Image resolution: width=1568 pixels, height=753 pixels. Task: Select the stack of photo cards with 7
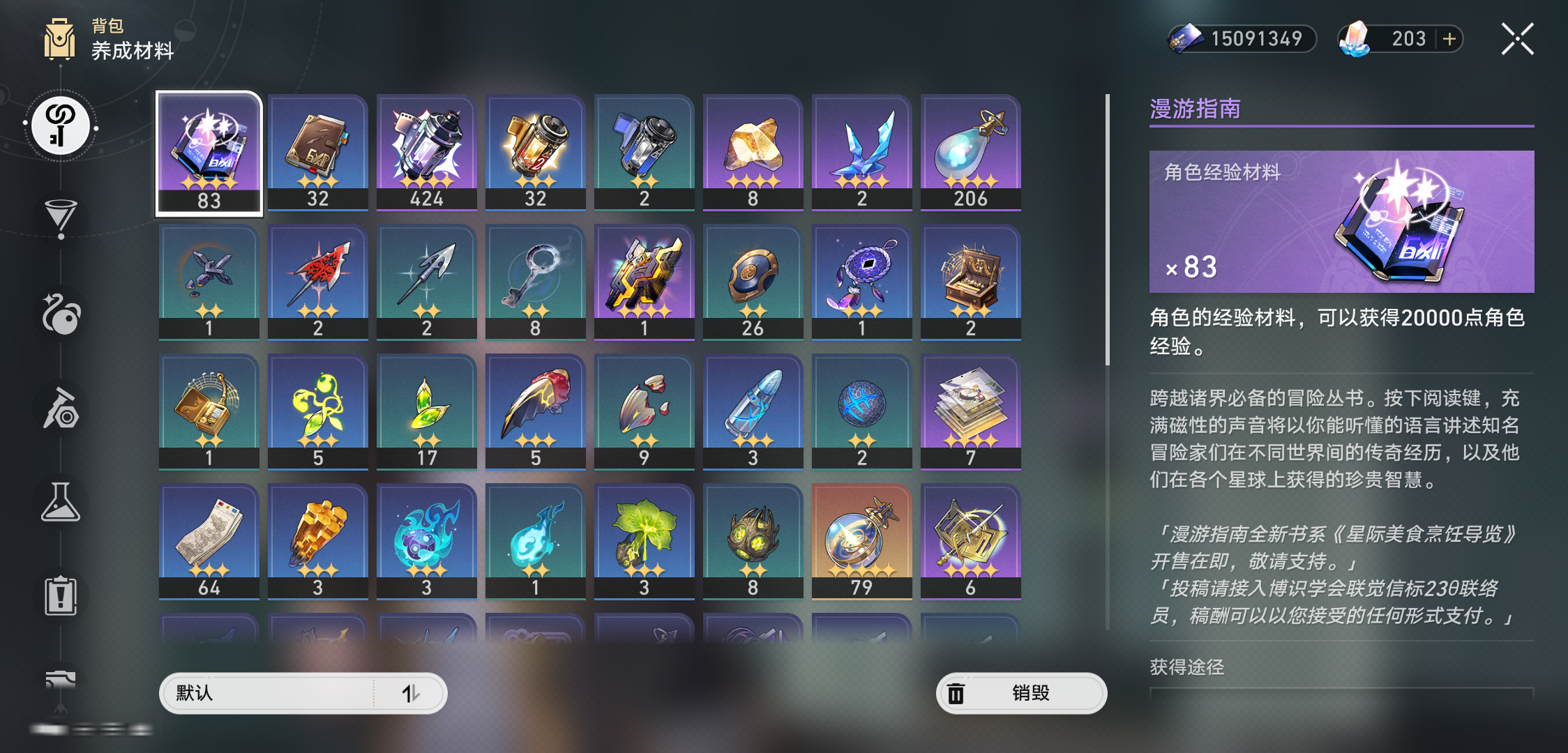(x=971, y=412)
